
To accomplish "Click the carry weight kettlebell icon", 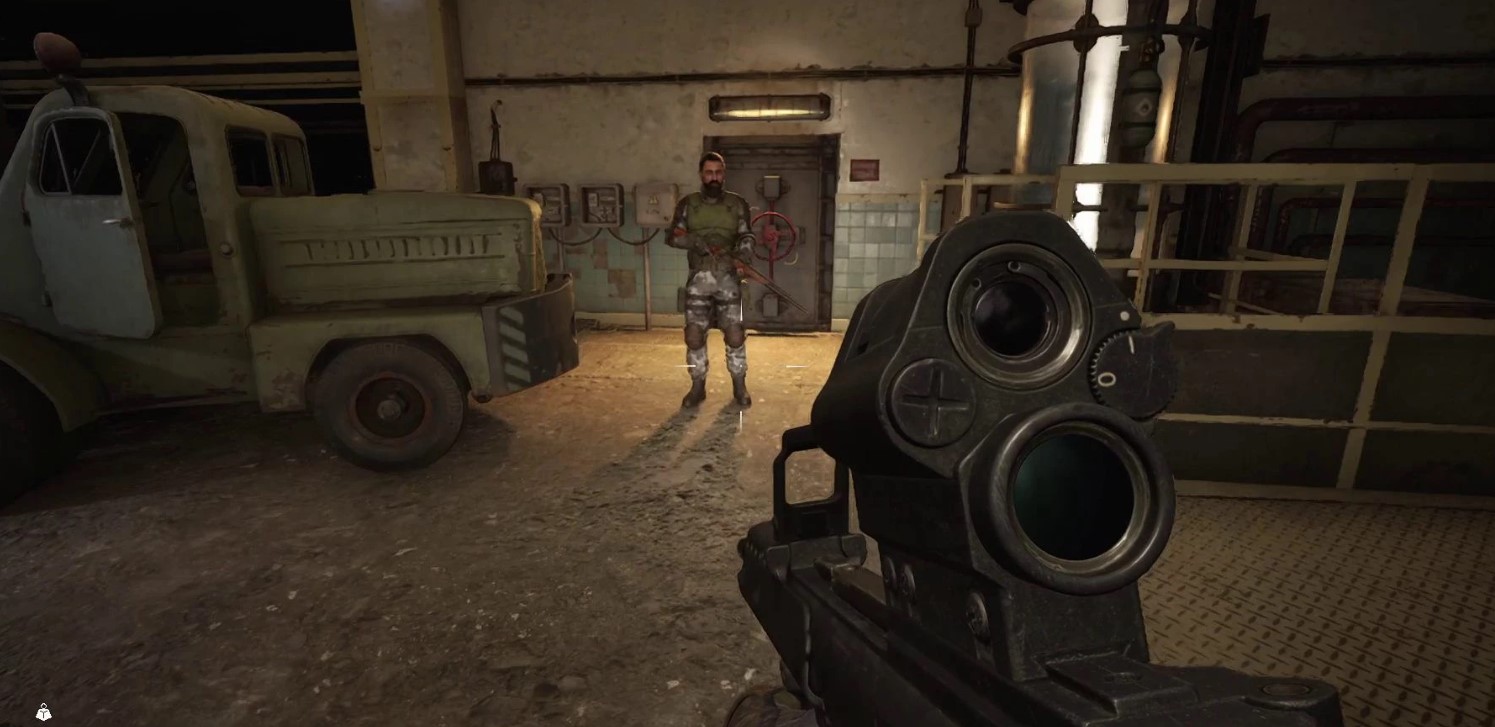I will click(x=43, y=712).
